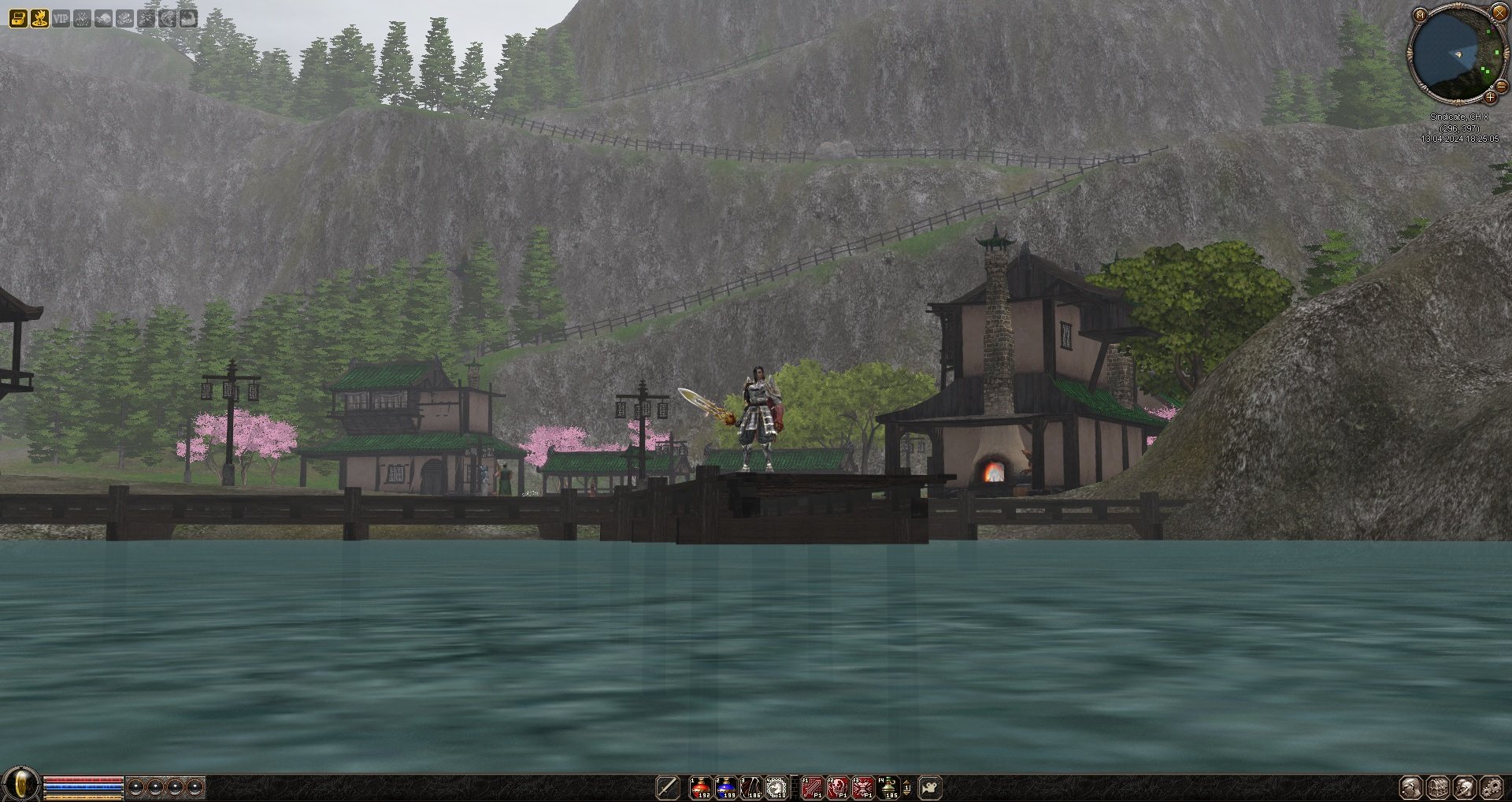
Task: Activate the horse item in slot 4
Action: [776, 787]
